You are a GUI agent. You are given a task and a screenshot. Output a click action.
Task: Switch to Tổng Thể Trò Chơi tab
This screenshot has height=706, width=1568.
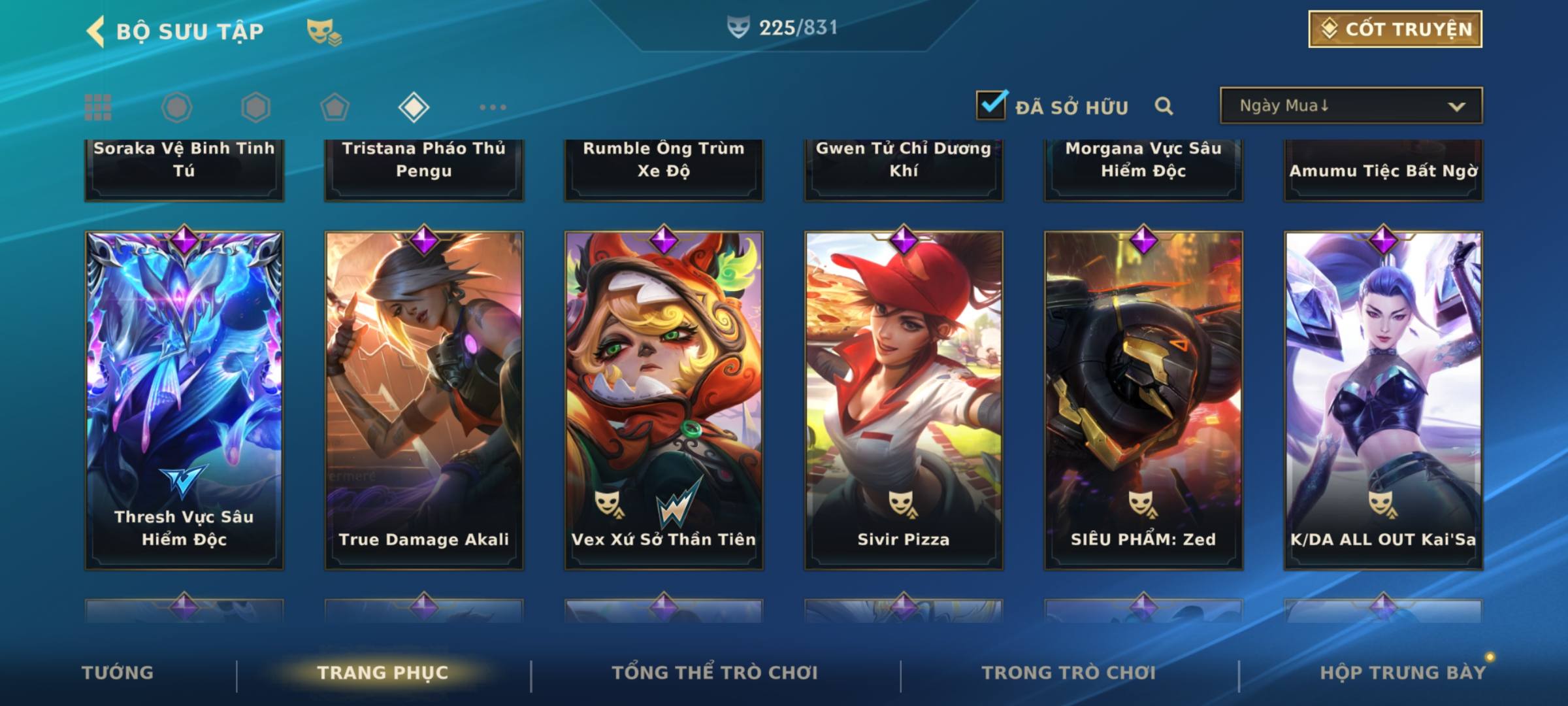tap(715, 673)
